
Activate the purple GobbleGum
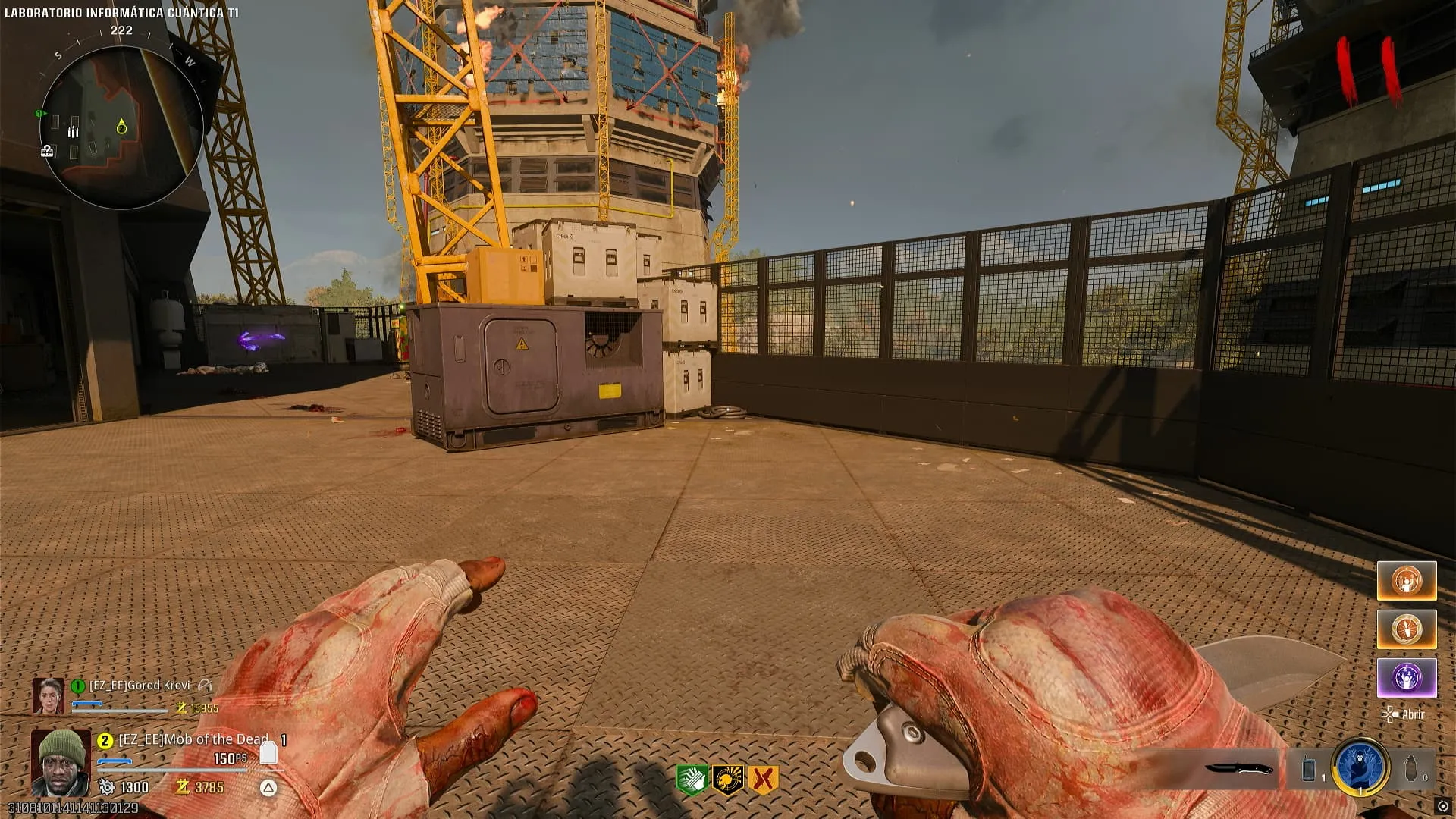[x=1407, y=677]
